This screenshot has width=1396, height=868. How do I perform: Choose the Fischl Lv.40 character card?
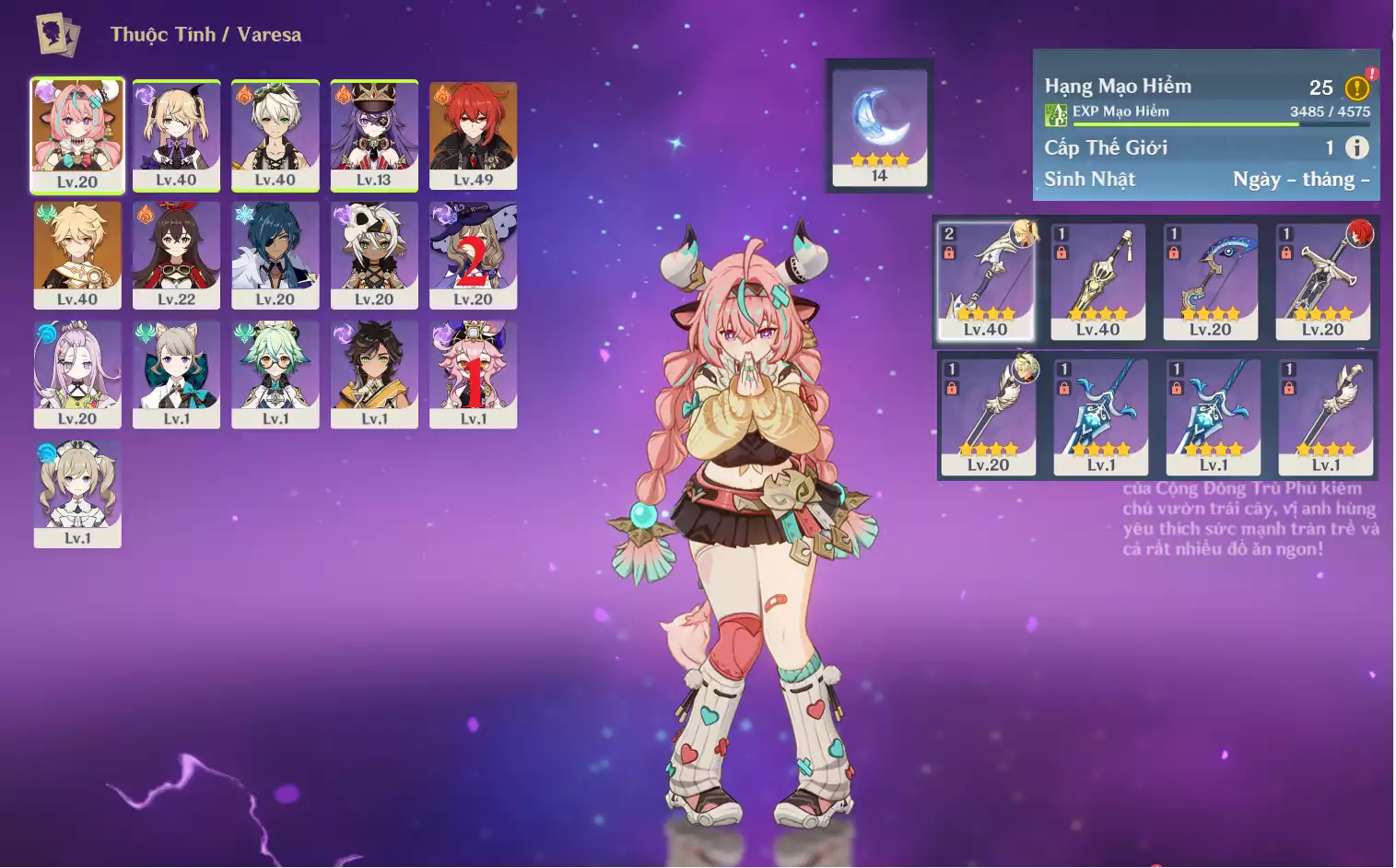(x=176, y=135)
